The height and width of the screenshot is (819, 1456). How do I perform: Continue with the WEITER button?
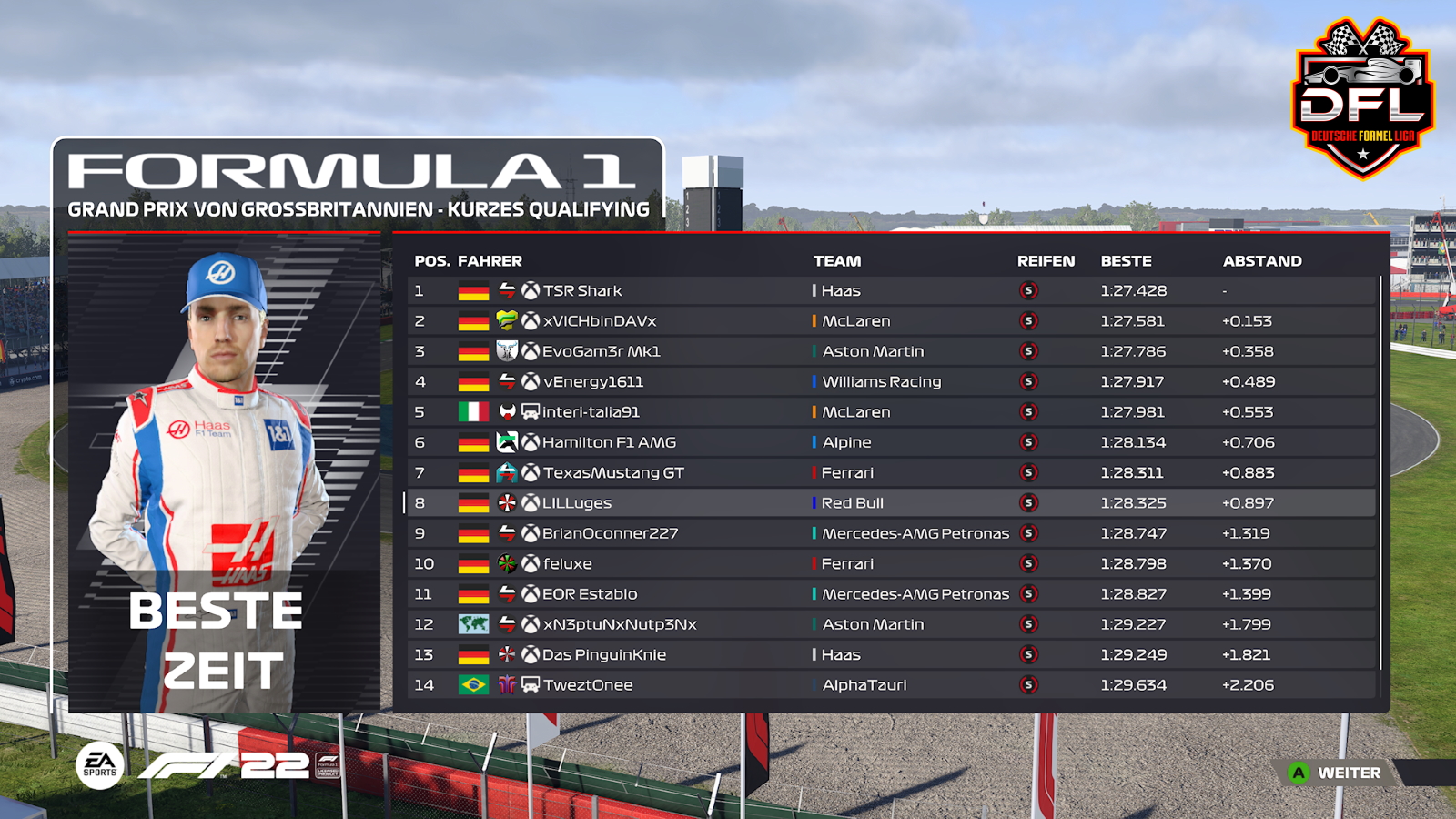pos(1336,773)
